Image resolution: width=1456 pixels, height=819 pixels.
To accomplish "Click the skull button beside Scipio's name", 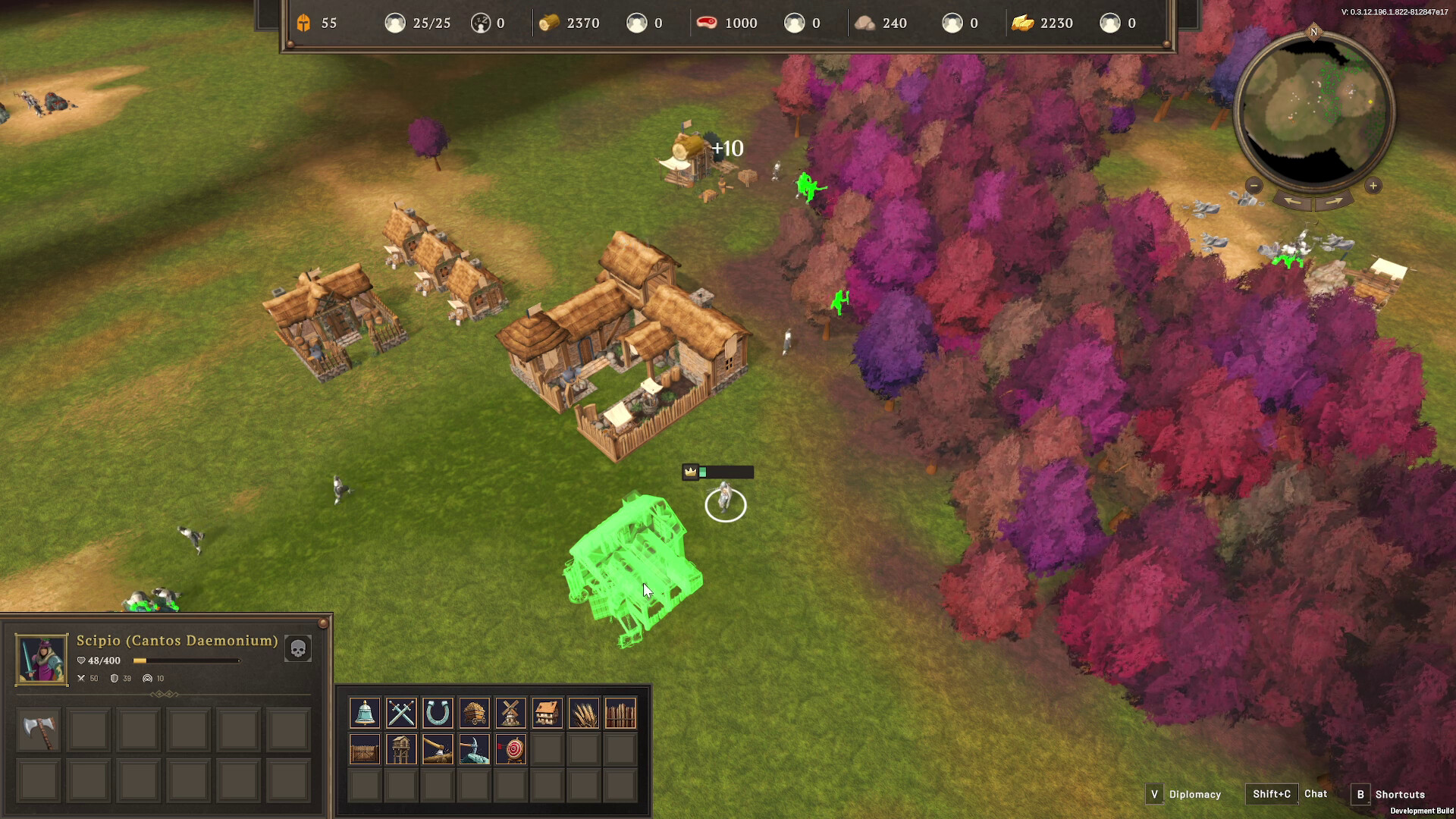I will click(298, 648).
